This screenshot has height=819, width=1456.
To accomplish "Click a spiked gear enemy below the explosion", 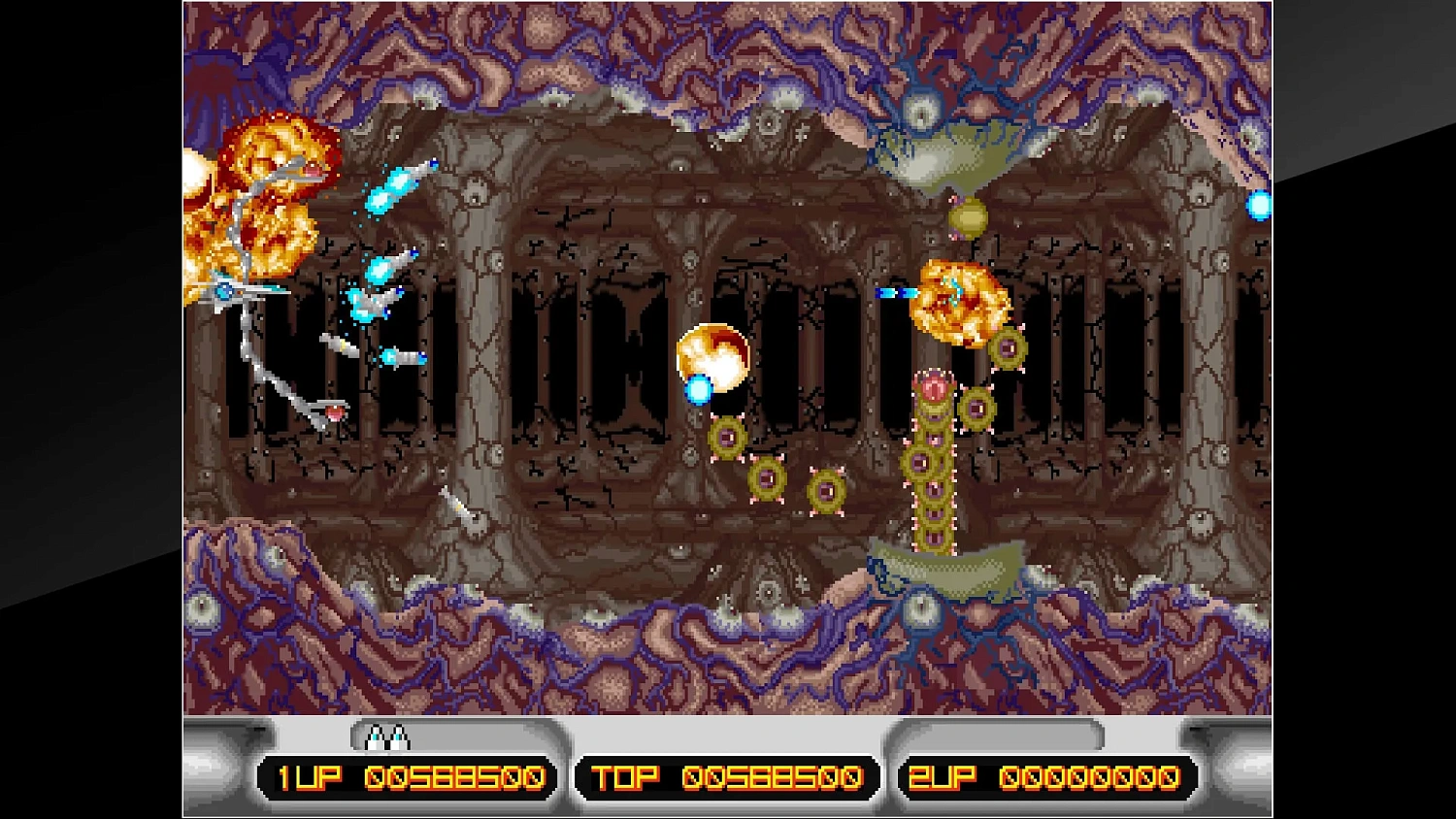I will 1009,349.
